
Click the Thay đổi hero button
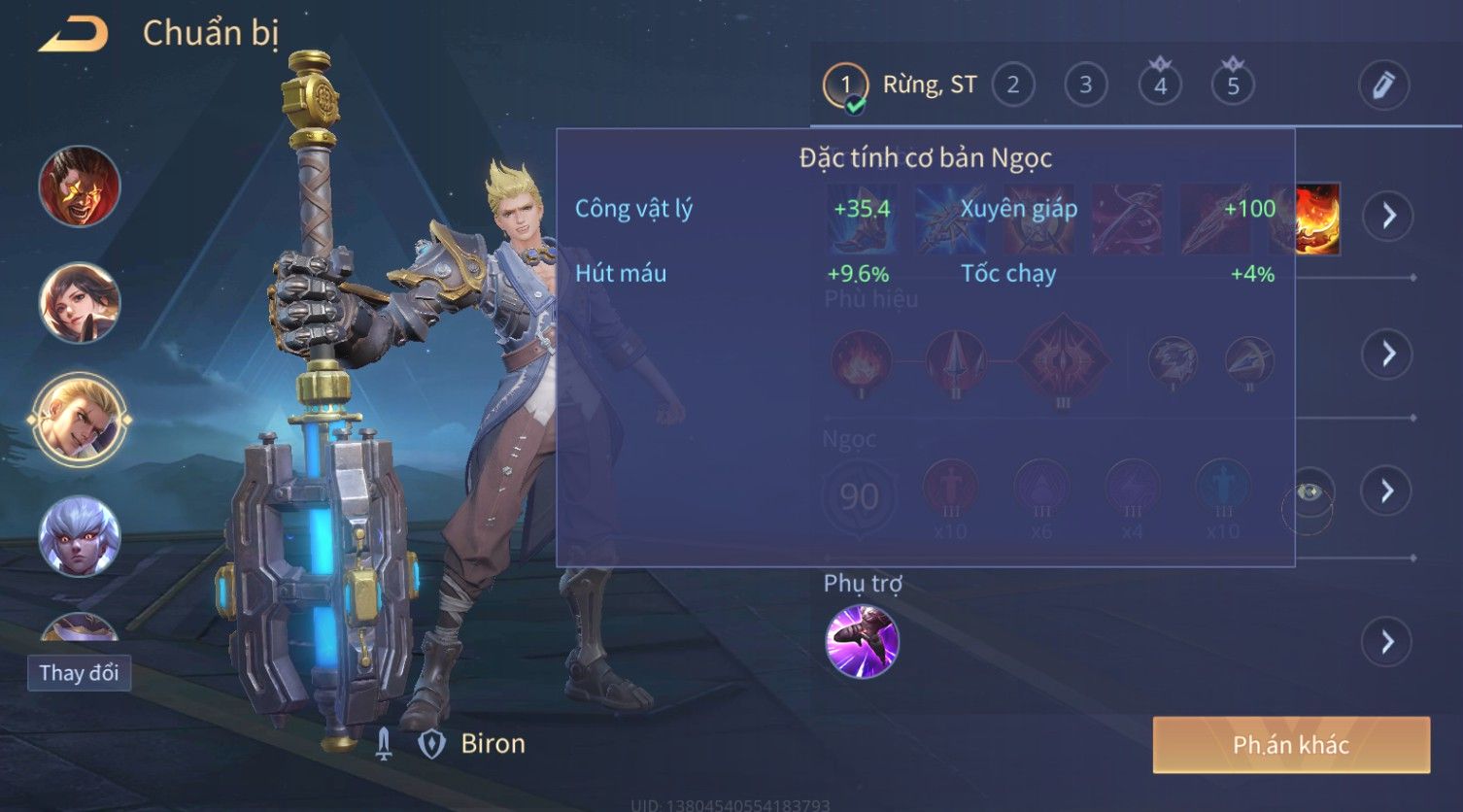[x=79, y=673]
